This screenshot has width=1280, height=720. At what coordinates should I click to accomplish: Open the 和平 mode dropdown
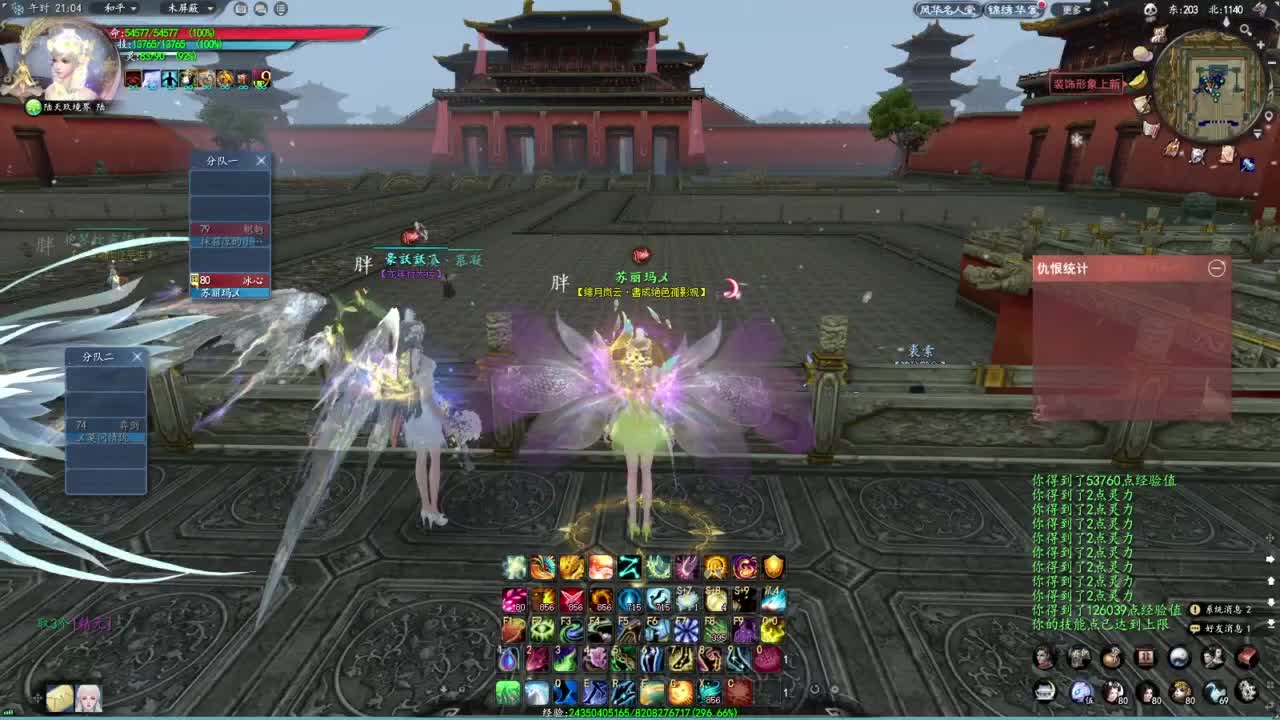pos(120,9)
